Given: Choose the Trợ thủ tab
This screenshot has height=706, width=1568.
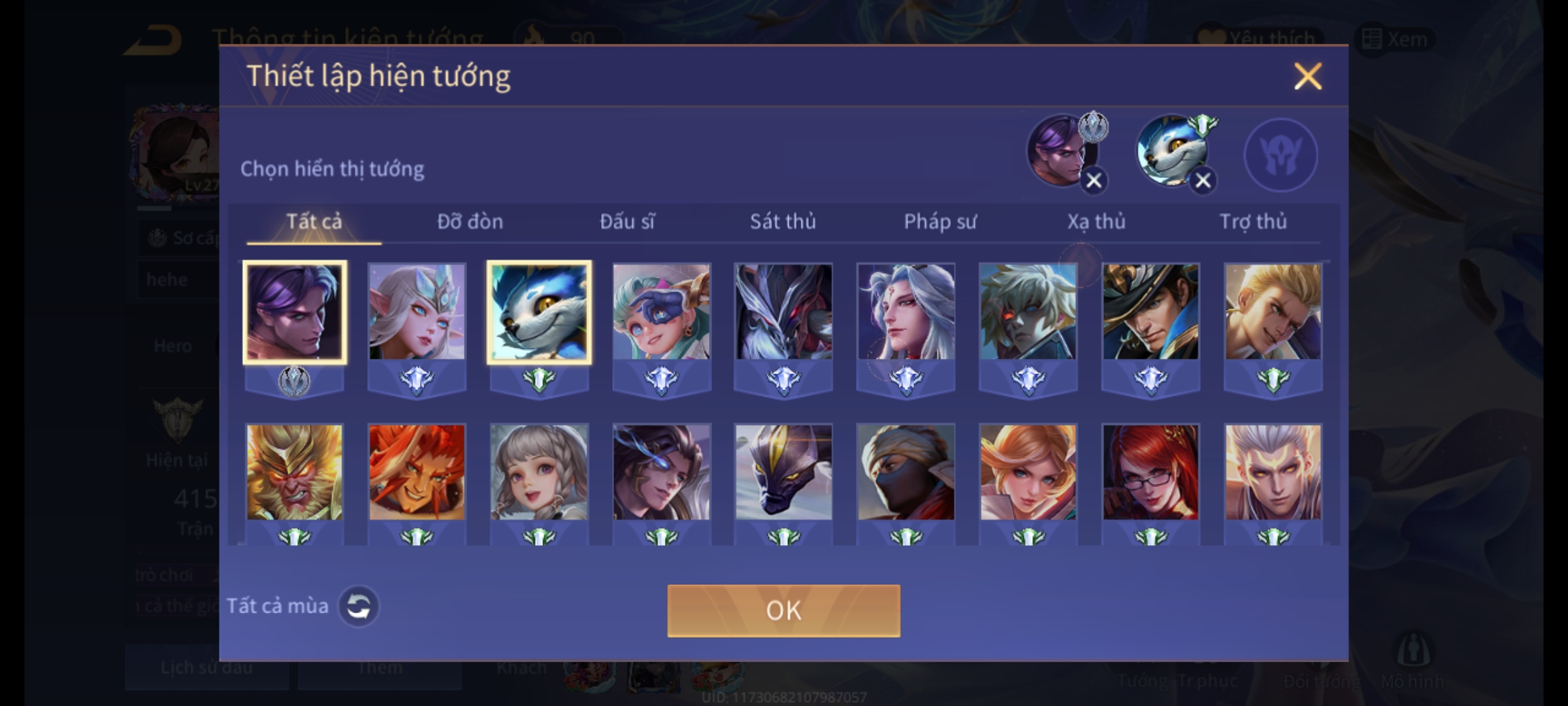Looking at the screenshot, I should point(1253,222).
